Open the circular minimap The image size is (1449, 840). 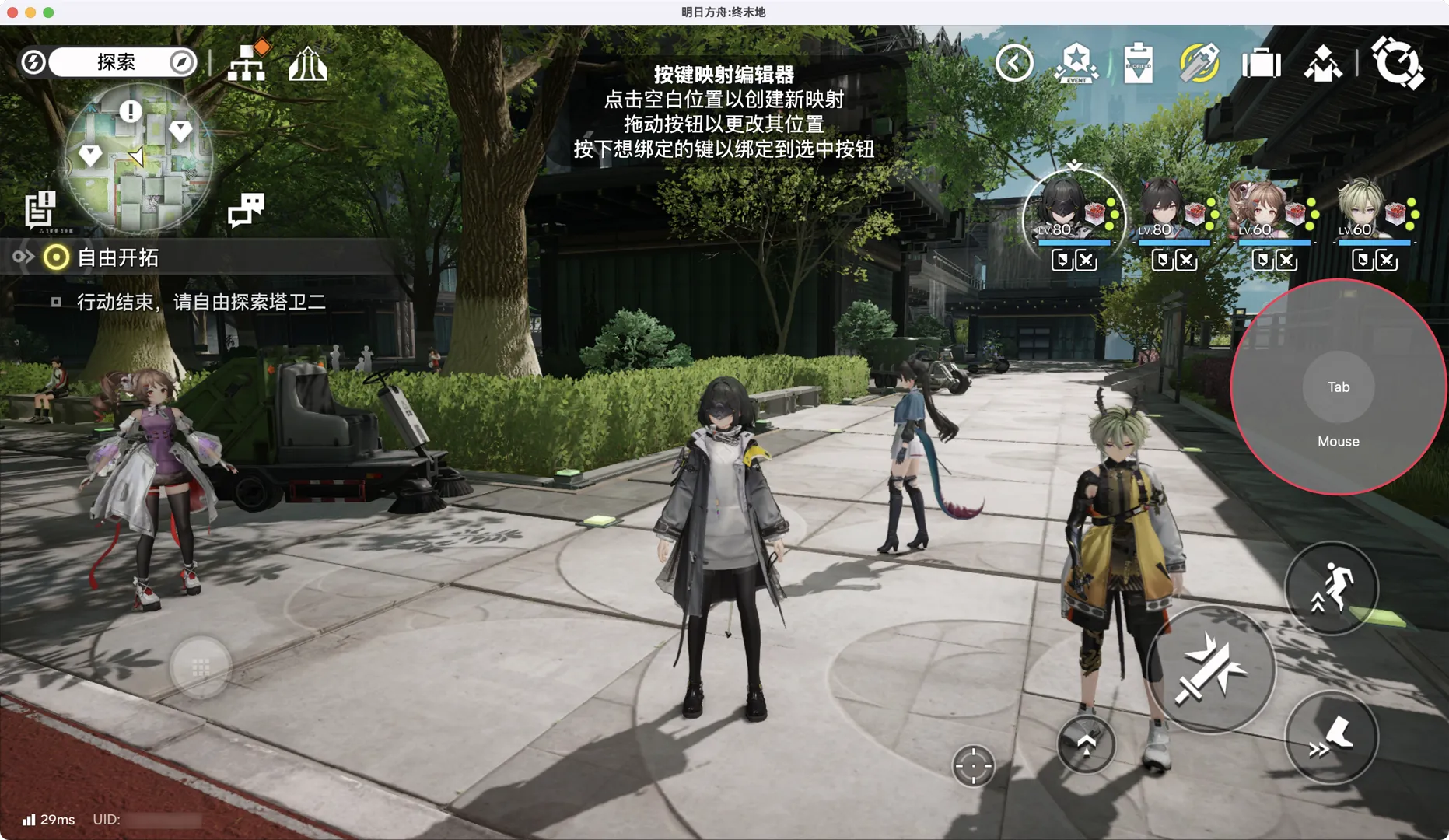point(138,159)
